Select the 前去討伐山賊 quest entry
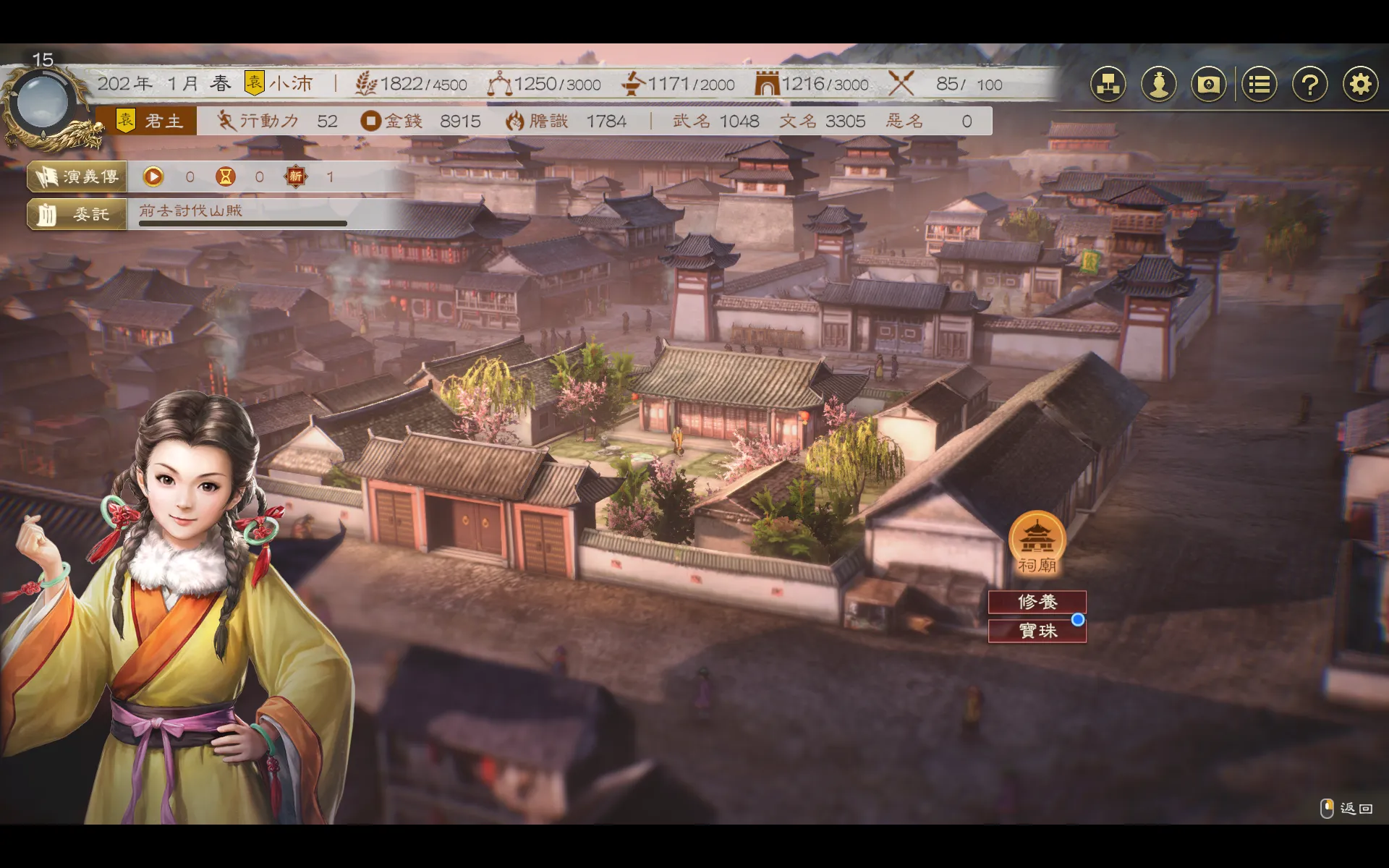The height and width of the screenshot is (868, 1389). click(x=191, y=210)
